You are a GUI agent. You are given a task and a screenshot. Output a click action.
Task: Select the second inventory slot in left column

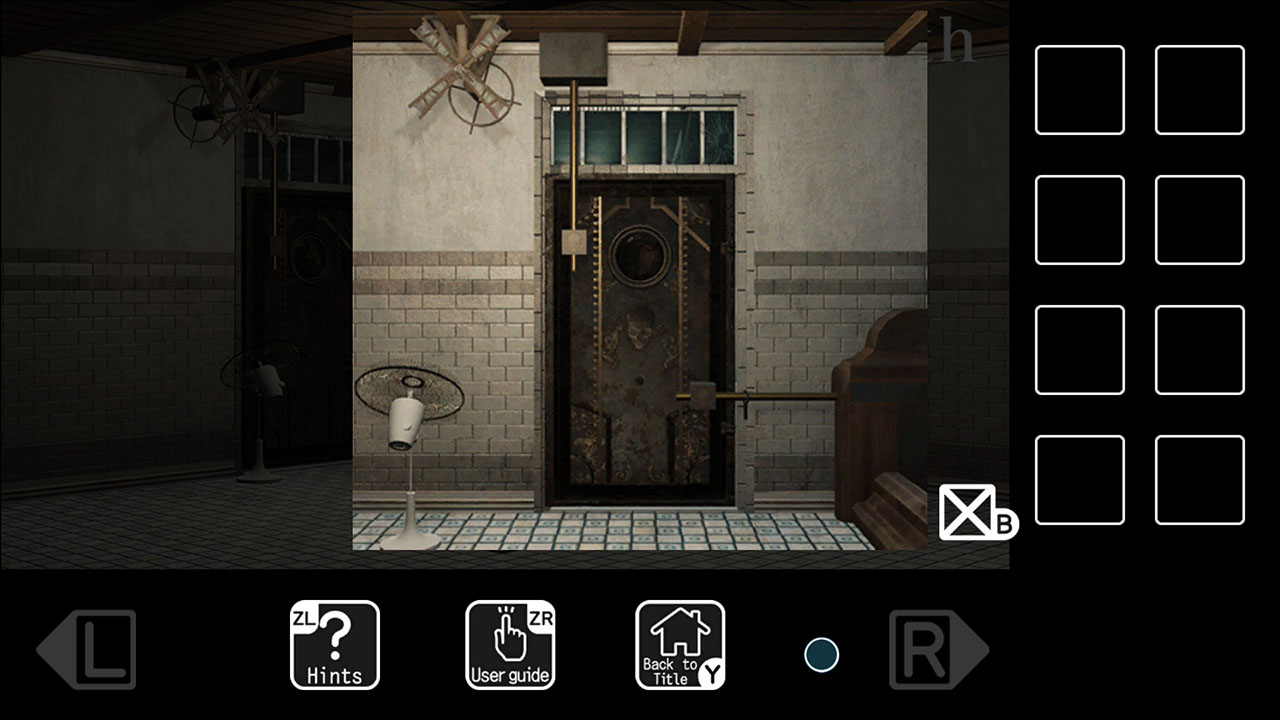(x=1079, y=220)
